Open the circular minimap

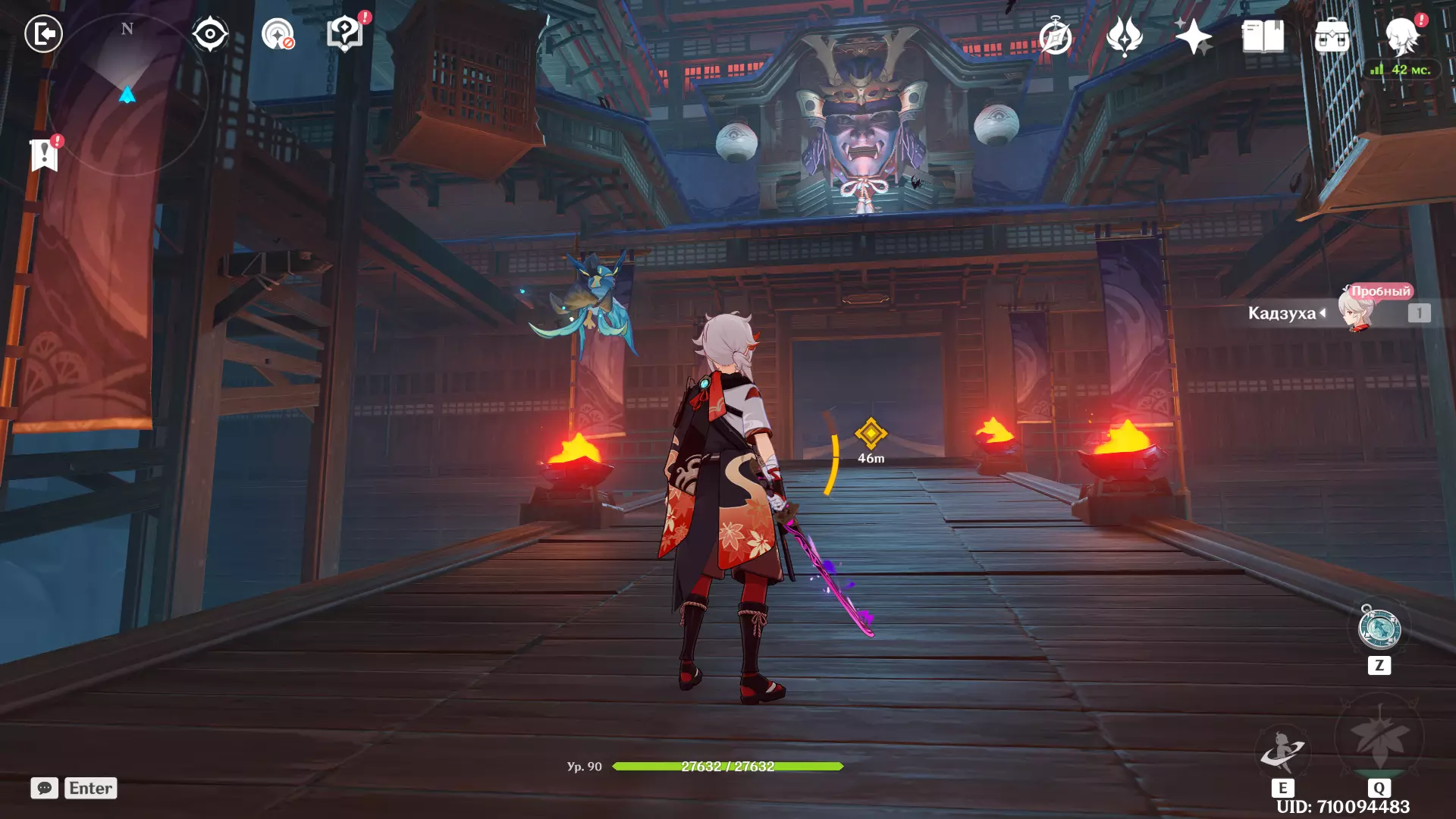tap(127, 95)
